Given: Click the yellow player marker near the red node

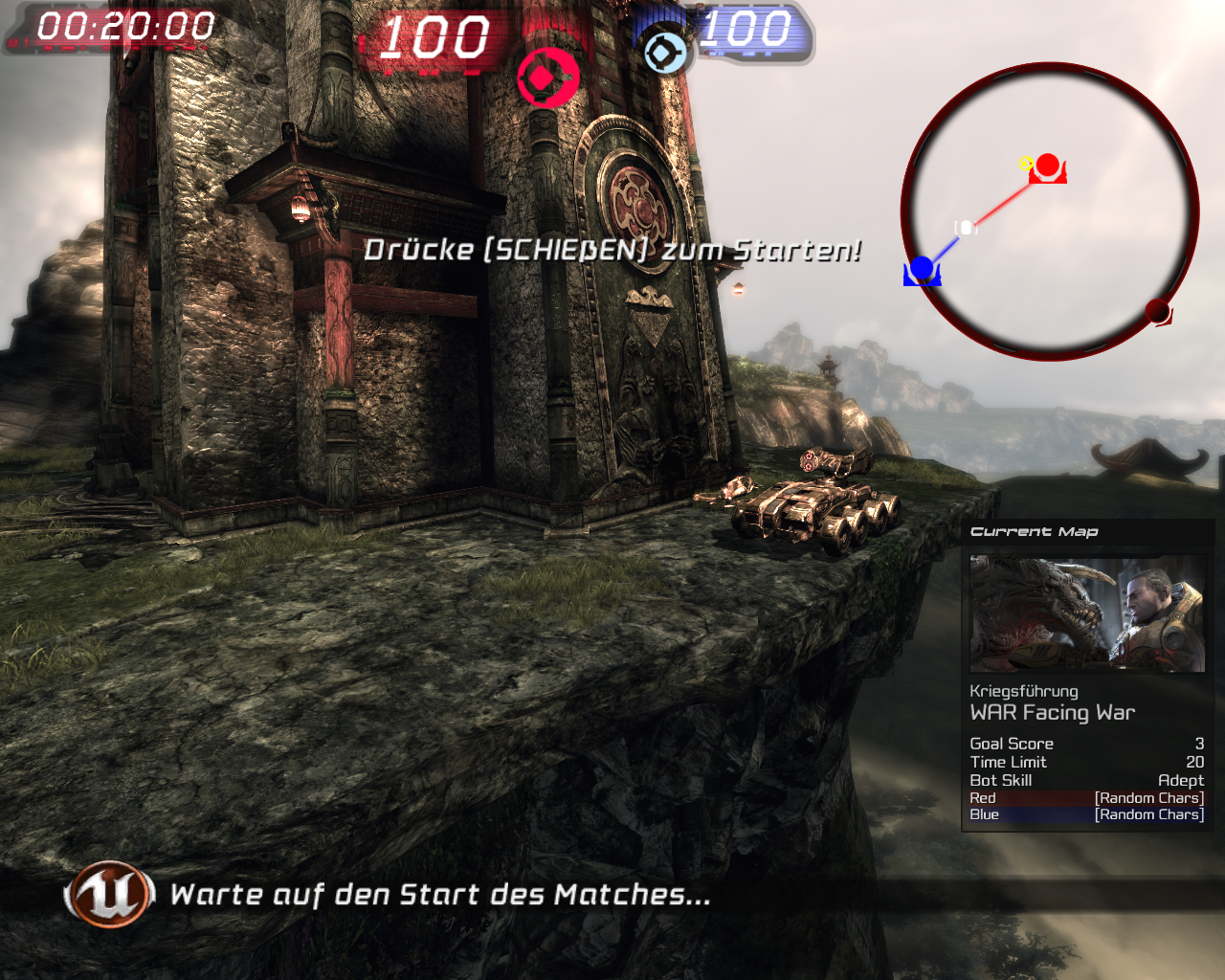Looking at the screenshot, I should [x=1024, y=164].
